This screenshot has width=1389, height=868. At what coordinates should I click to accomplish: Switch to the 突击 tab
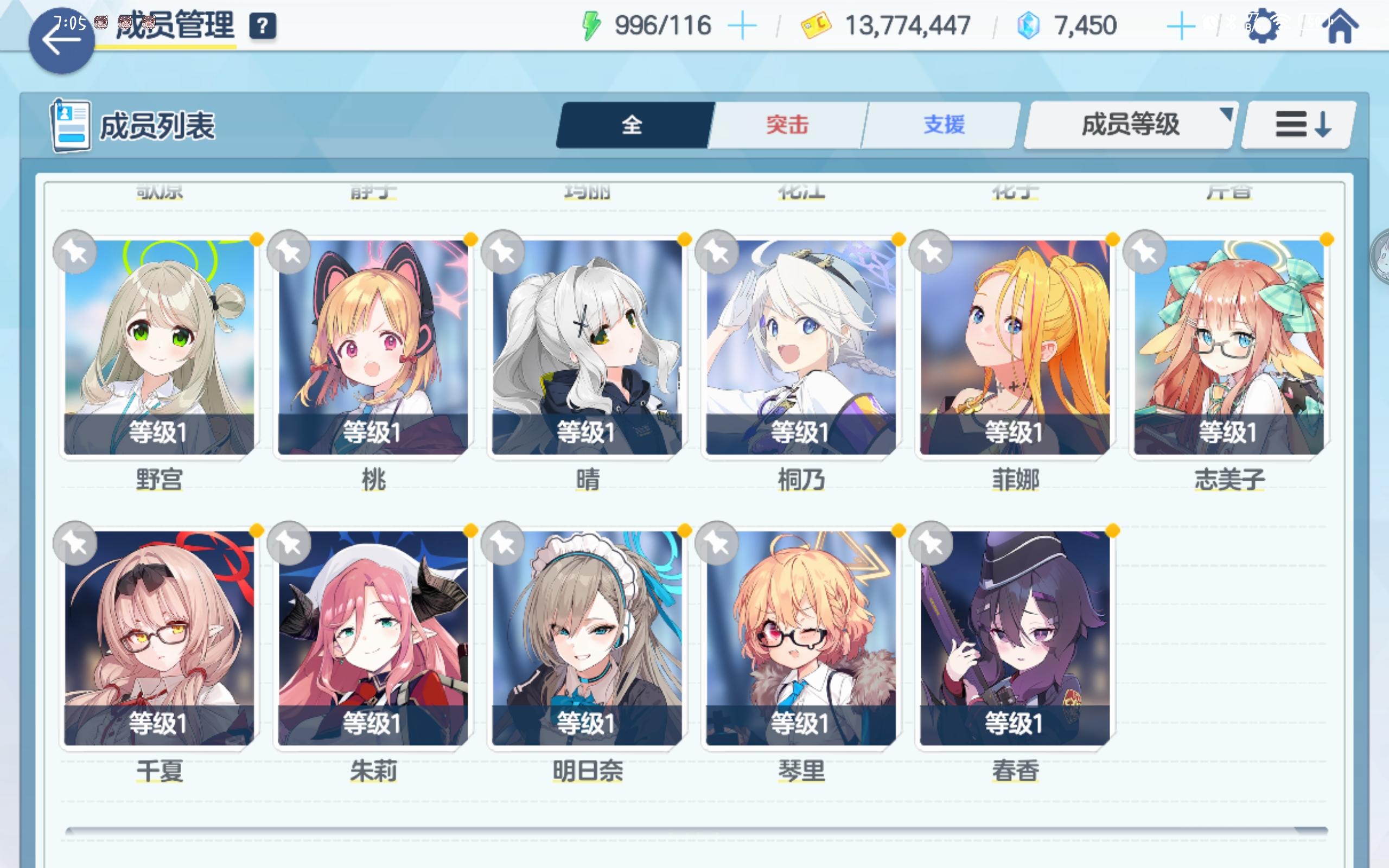tap(786, 124)
